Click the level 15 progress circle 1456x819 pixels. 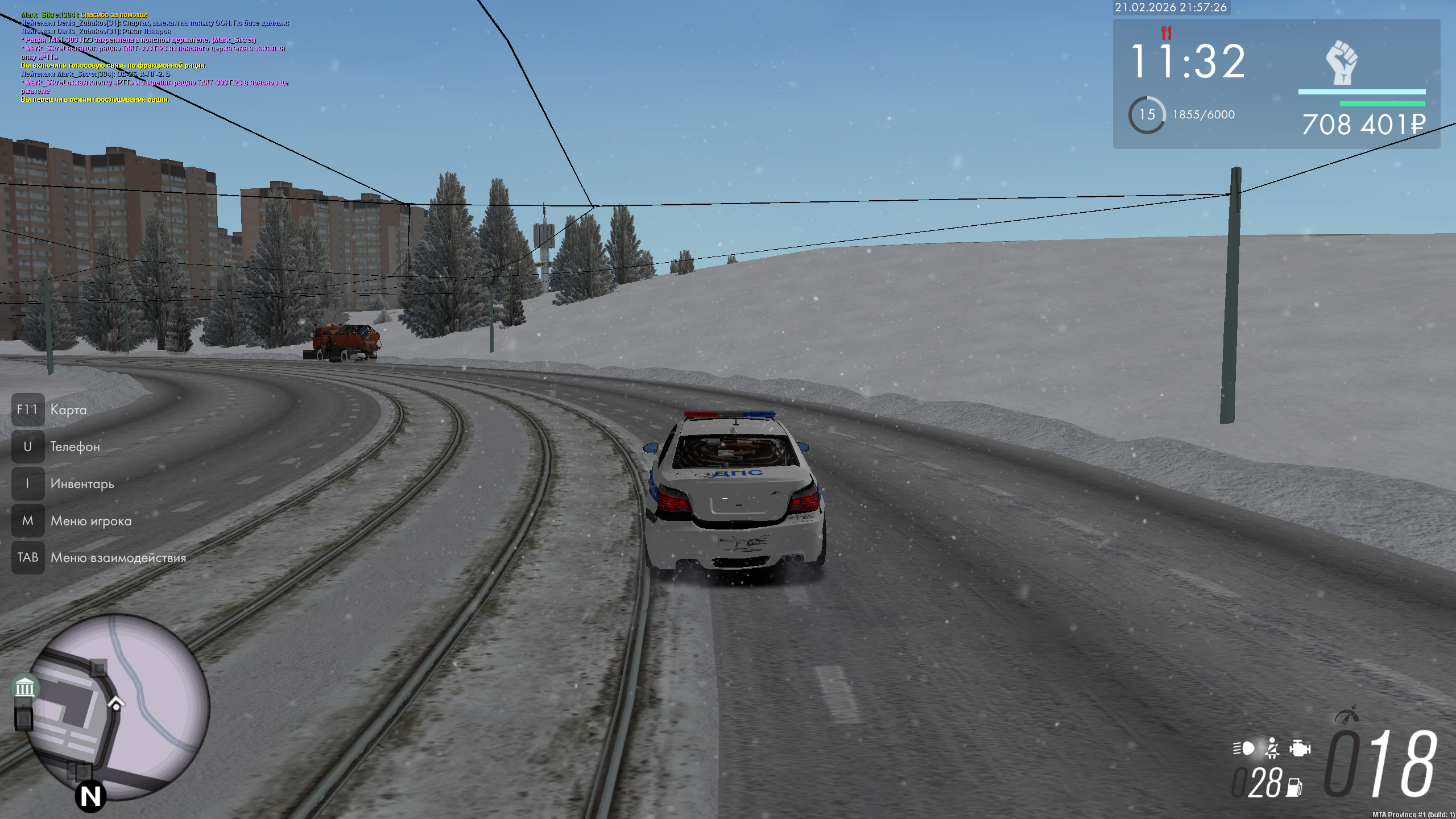point(1147,115)
